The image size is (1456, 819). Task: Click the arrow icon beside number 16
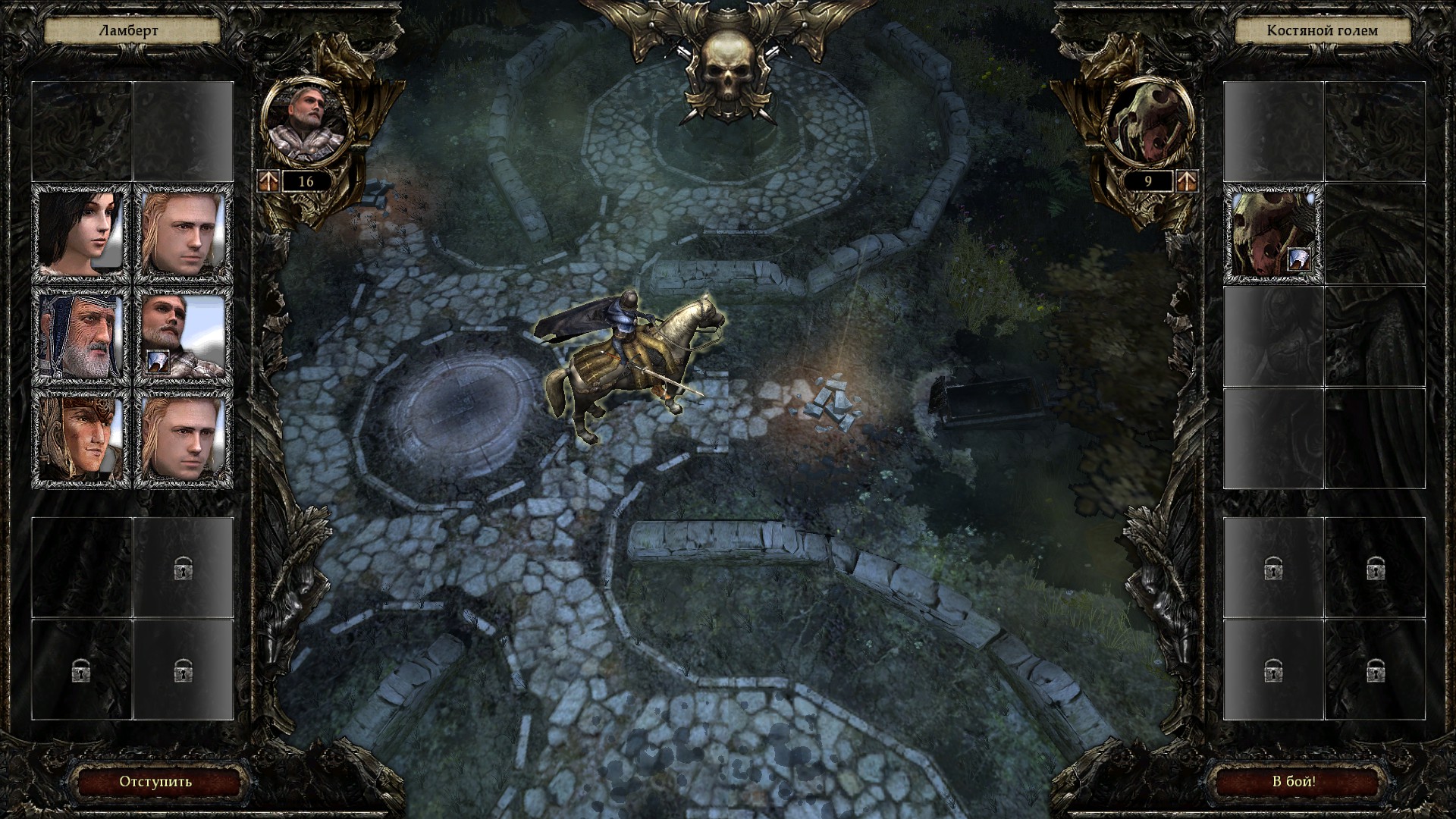268,181
